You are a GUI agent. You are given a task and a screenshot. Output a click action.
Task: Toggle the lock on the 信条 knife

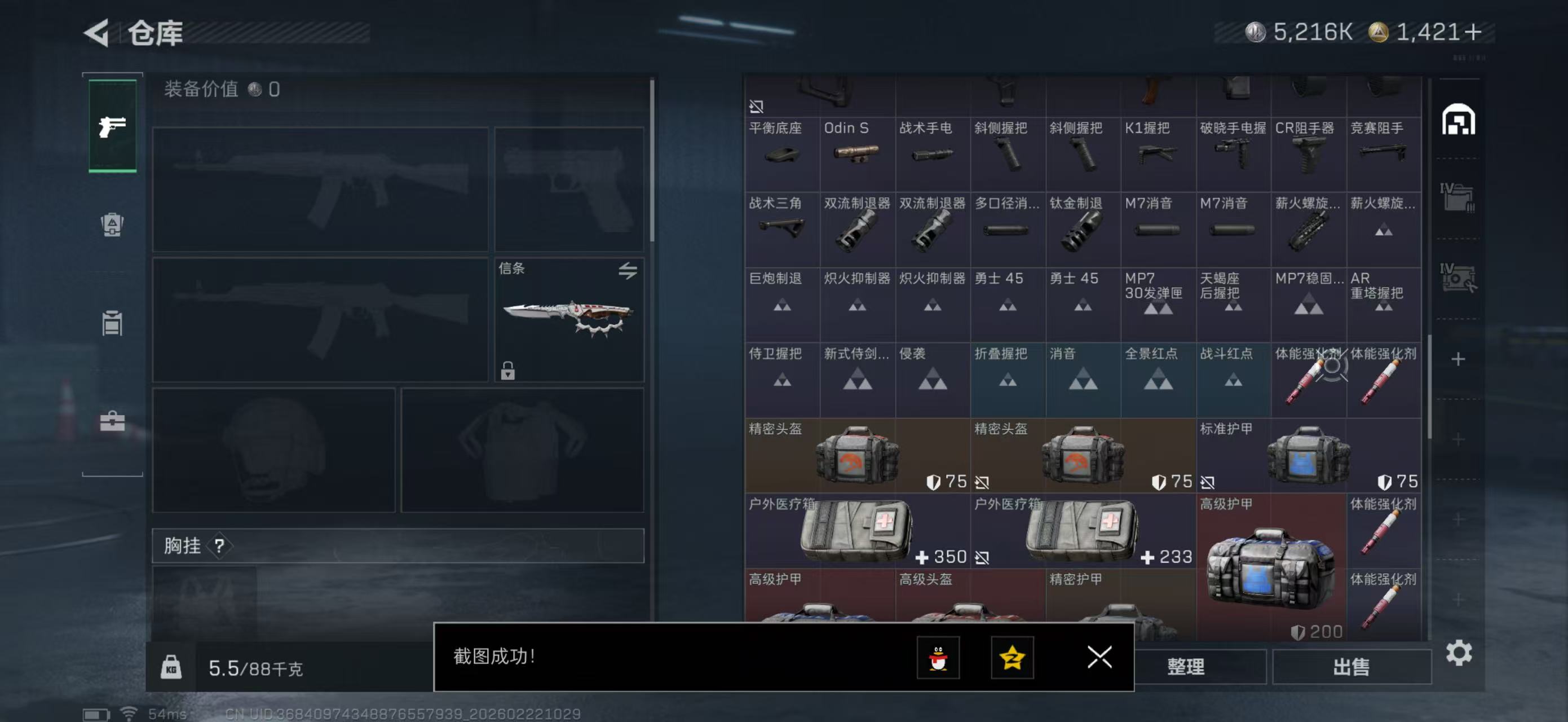coord(508,371)
